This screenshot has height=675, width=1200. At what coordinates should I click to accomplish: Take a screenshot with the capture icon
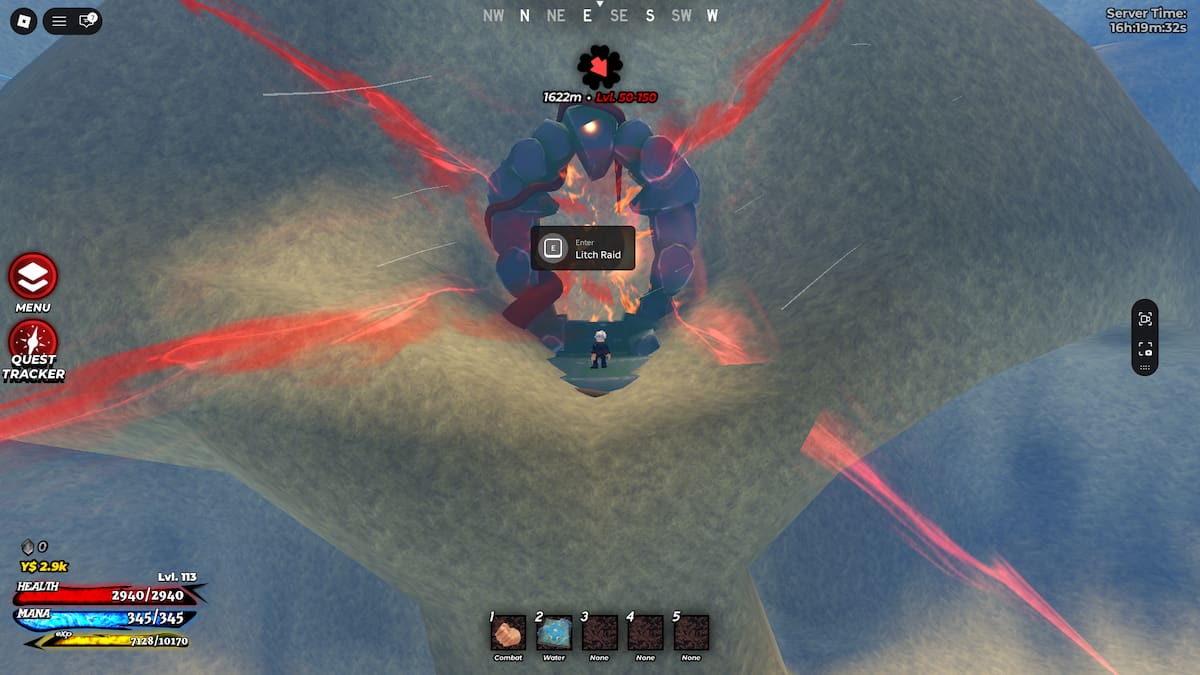point(1145,319)
